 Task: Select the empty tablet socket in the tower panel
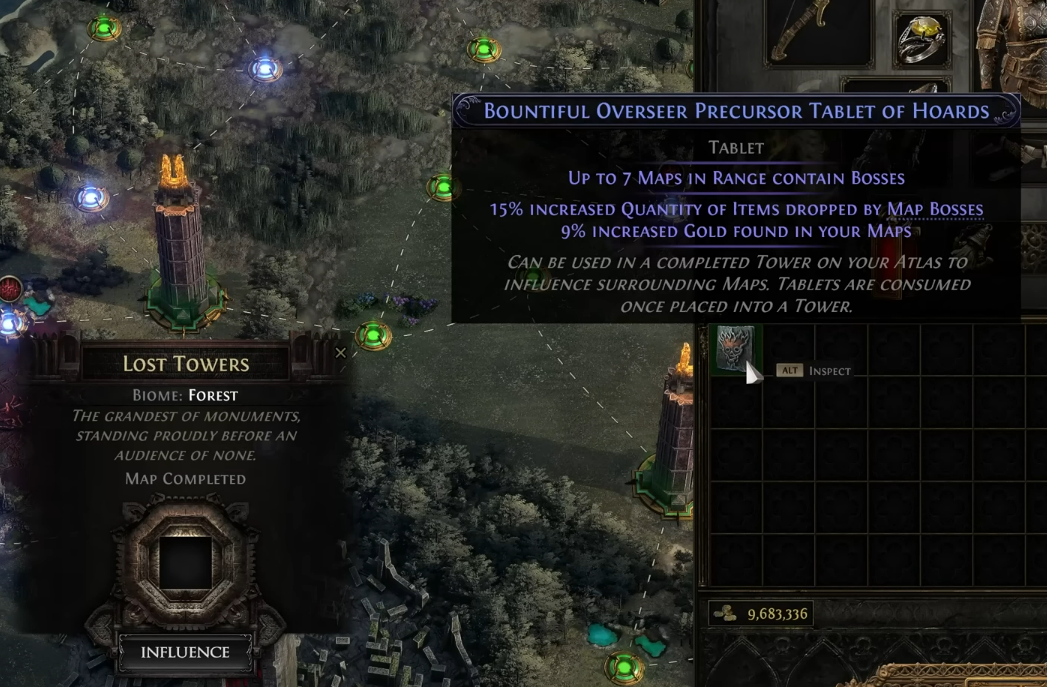coord(186,562)
